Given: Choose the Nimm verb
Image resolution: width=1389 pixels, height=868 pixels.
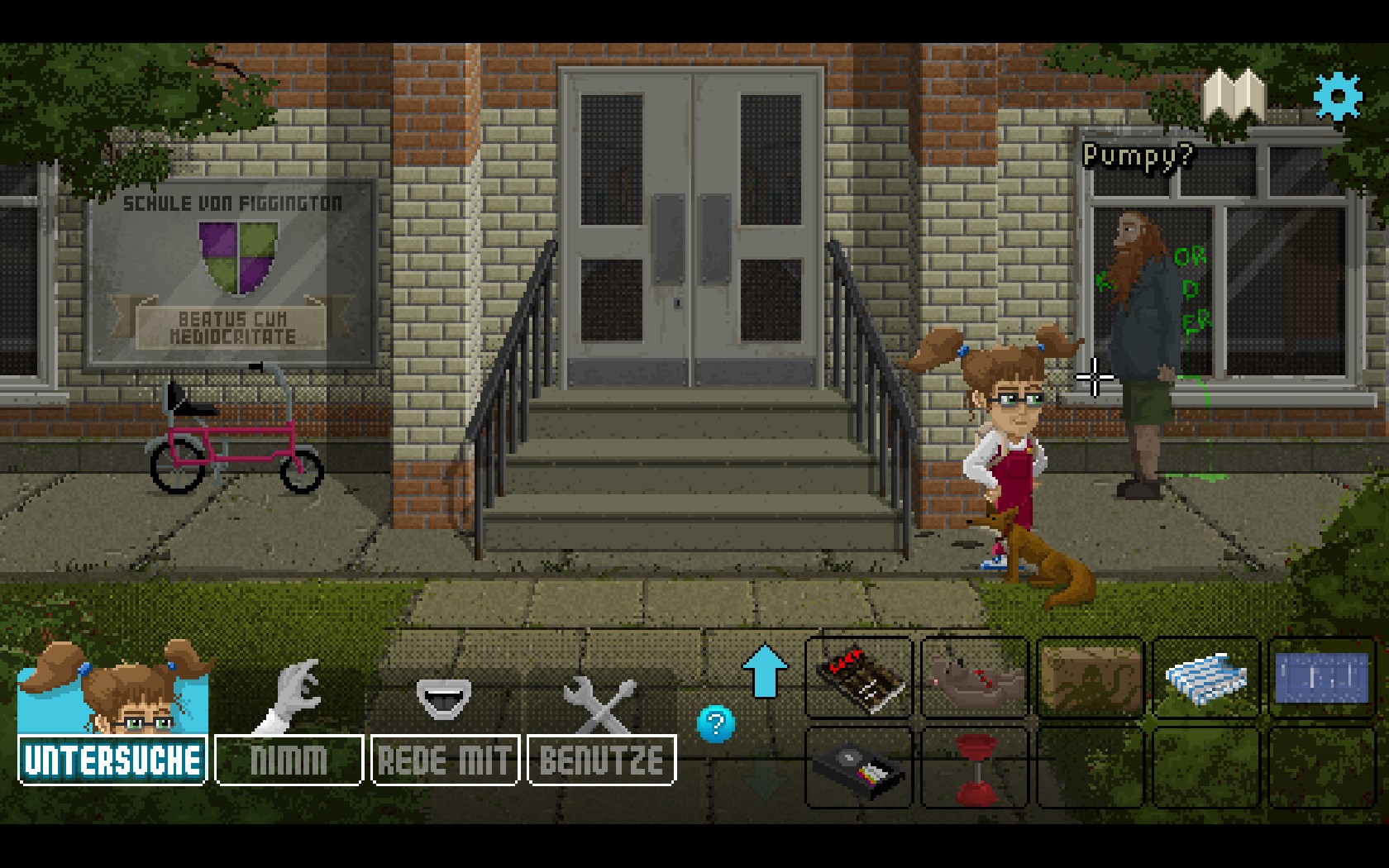Looking at the screenshot, I should click(x=289, y=760).
